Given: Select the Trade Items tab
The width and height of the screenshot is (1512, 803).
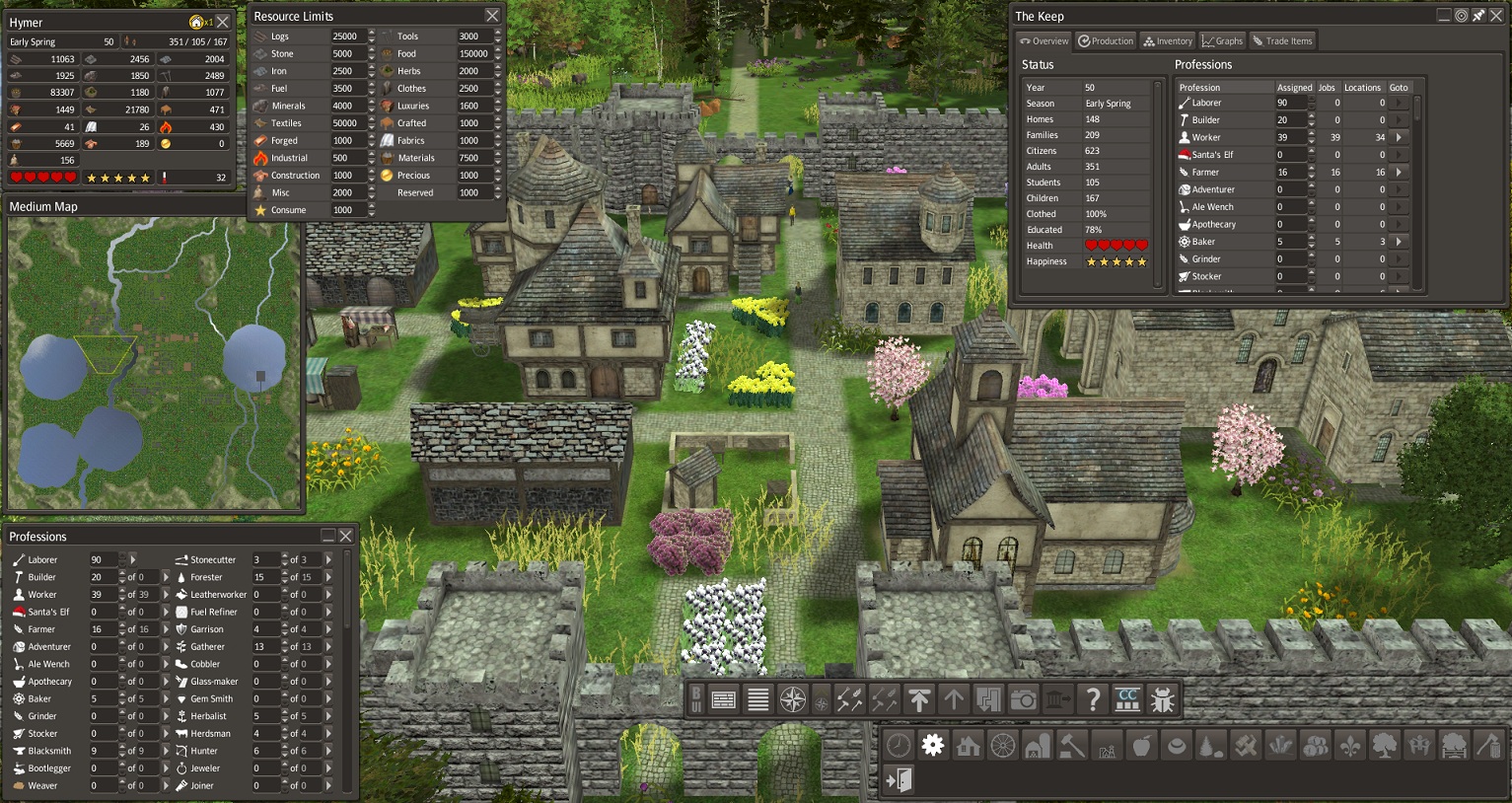Looking at the screenshot, I should click(x=1282, y=41).
